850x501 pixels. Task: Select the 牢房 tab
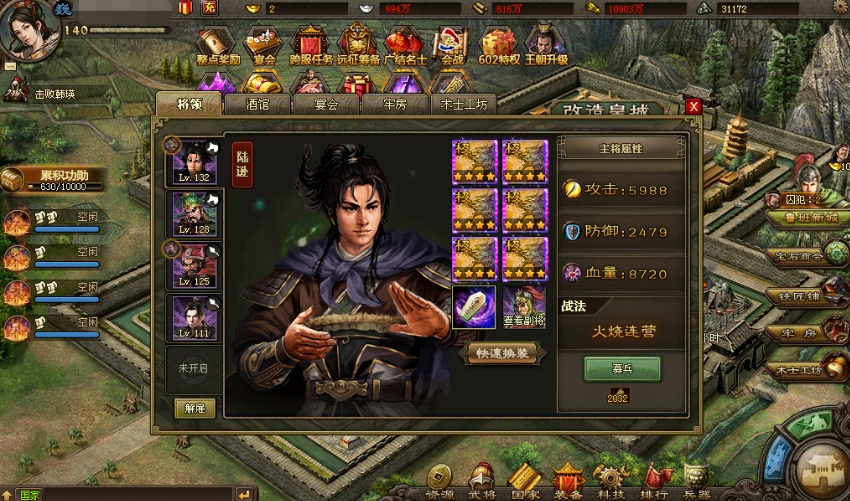pos(396,104)
